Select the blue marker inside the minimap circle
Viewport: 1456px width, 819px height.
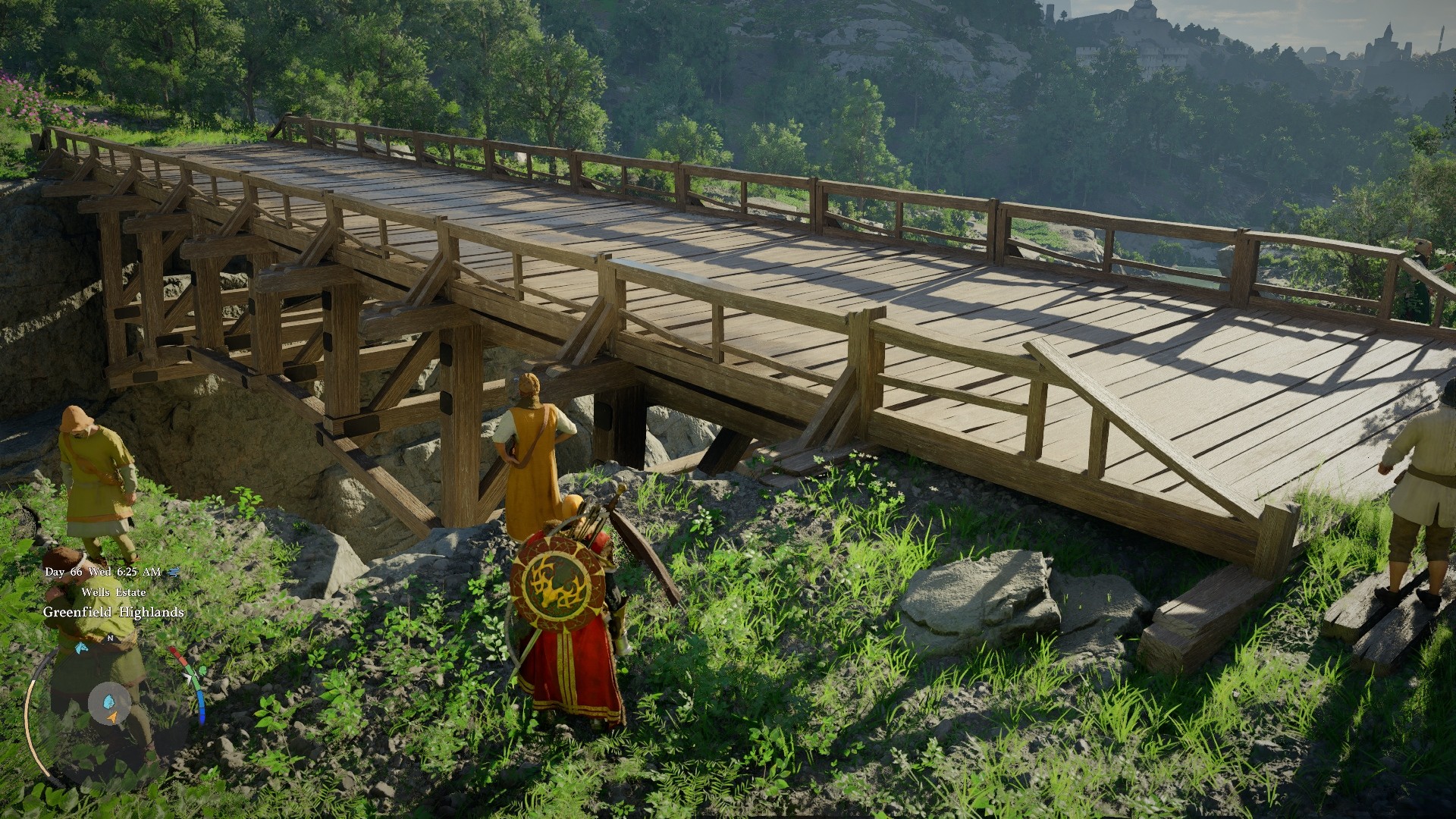pyautogui.click(x=109, y=699)
